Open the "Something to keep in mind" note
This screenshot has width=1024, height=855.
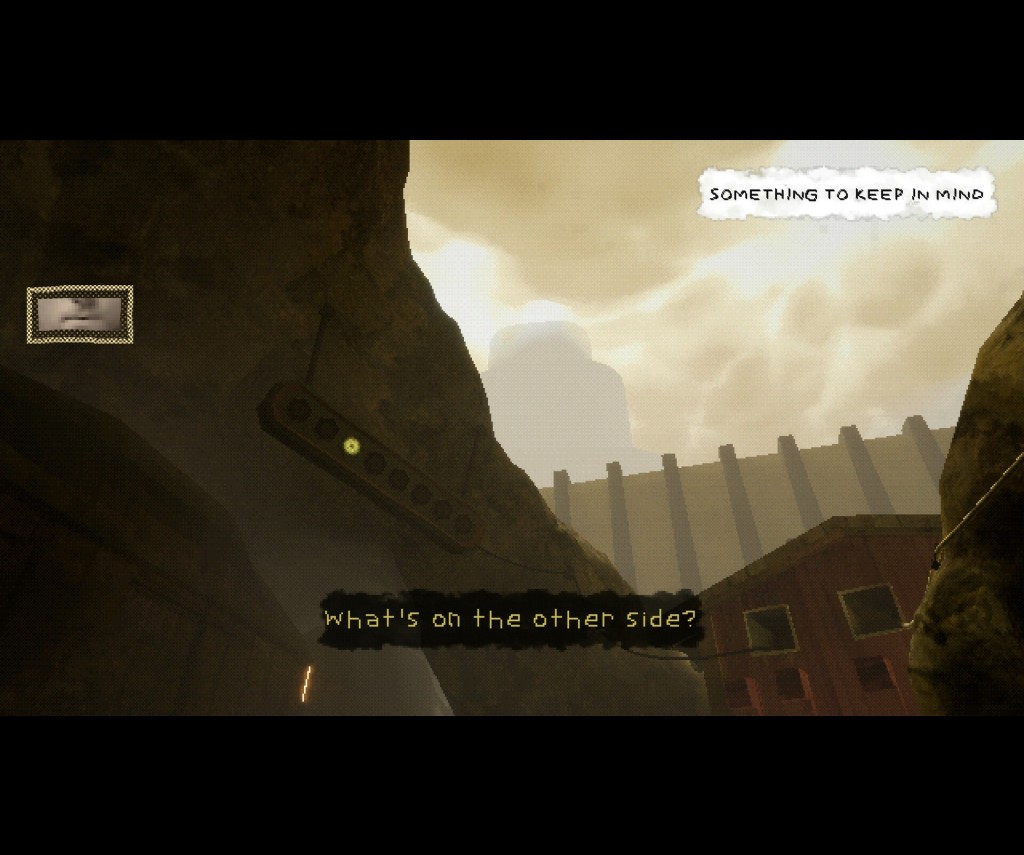(846, 194)
